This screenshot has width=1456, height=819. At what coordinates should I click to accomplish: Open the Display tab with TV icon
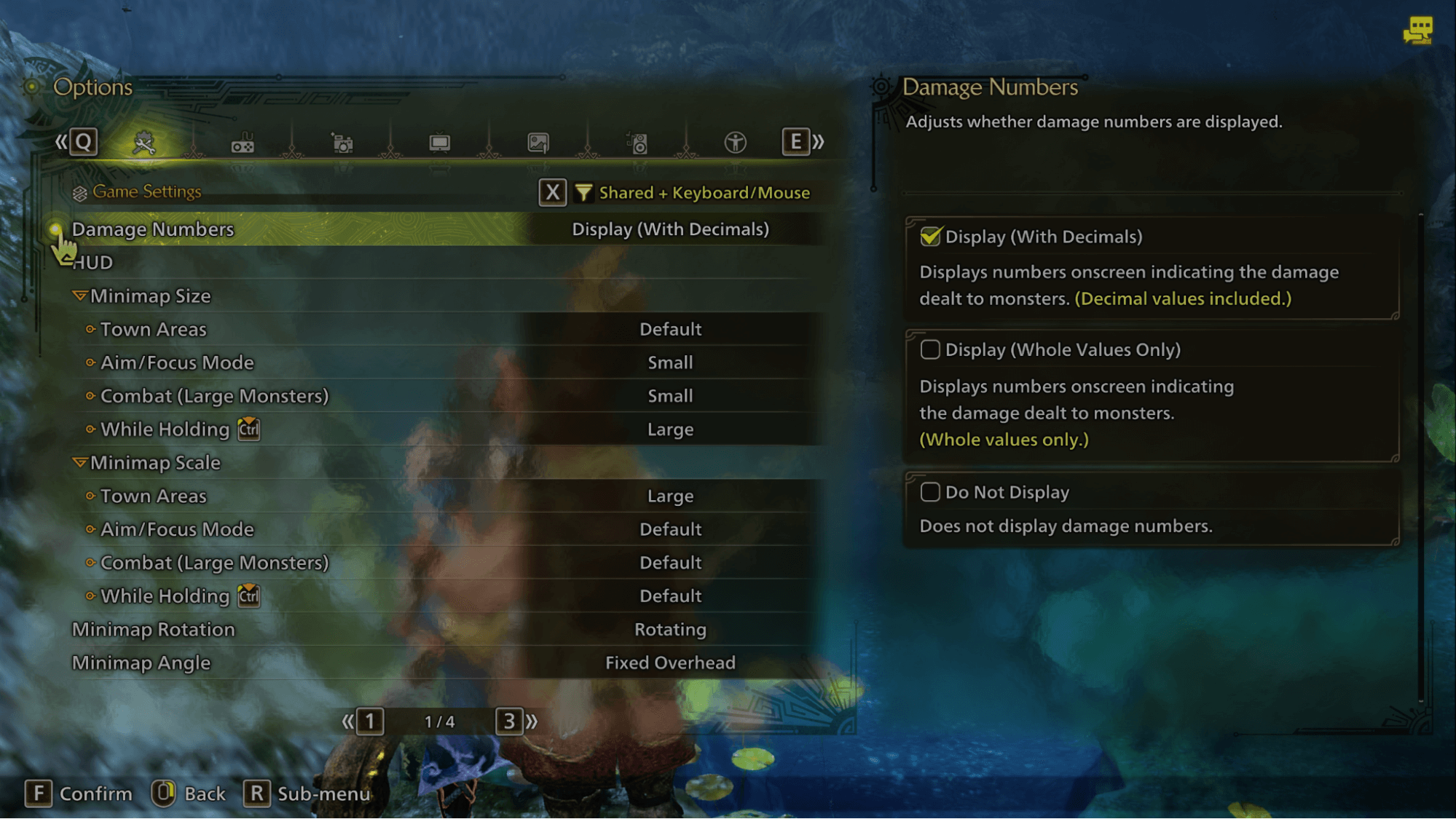(439, 143)
